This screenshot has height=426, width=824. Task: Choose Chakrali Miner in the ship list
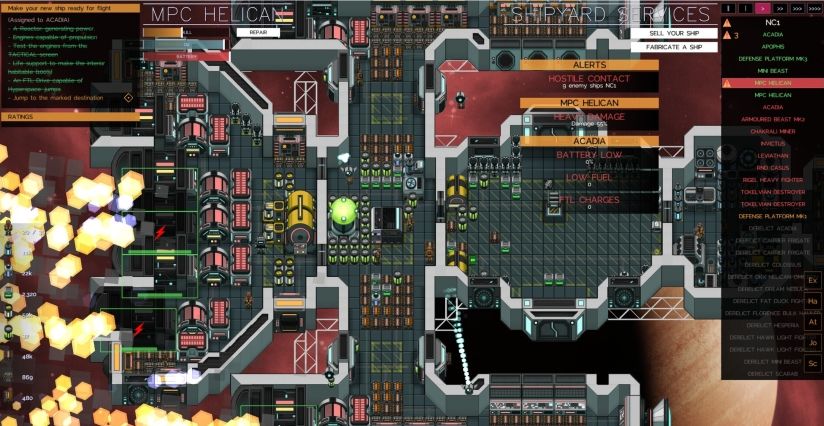tap(772, 131)
